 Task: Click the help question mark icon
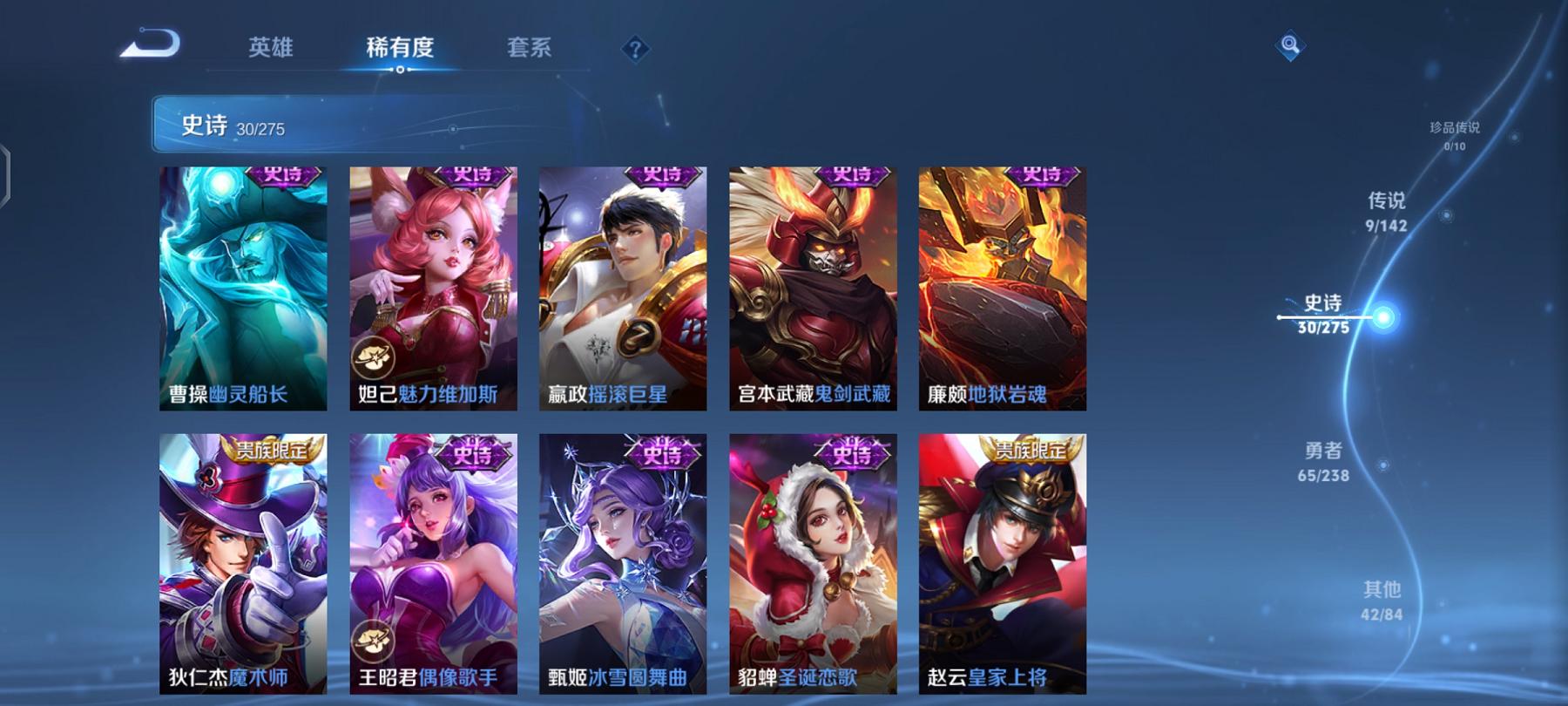coord(637,50)
